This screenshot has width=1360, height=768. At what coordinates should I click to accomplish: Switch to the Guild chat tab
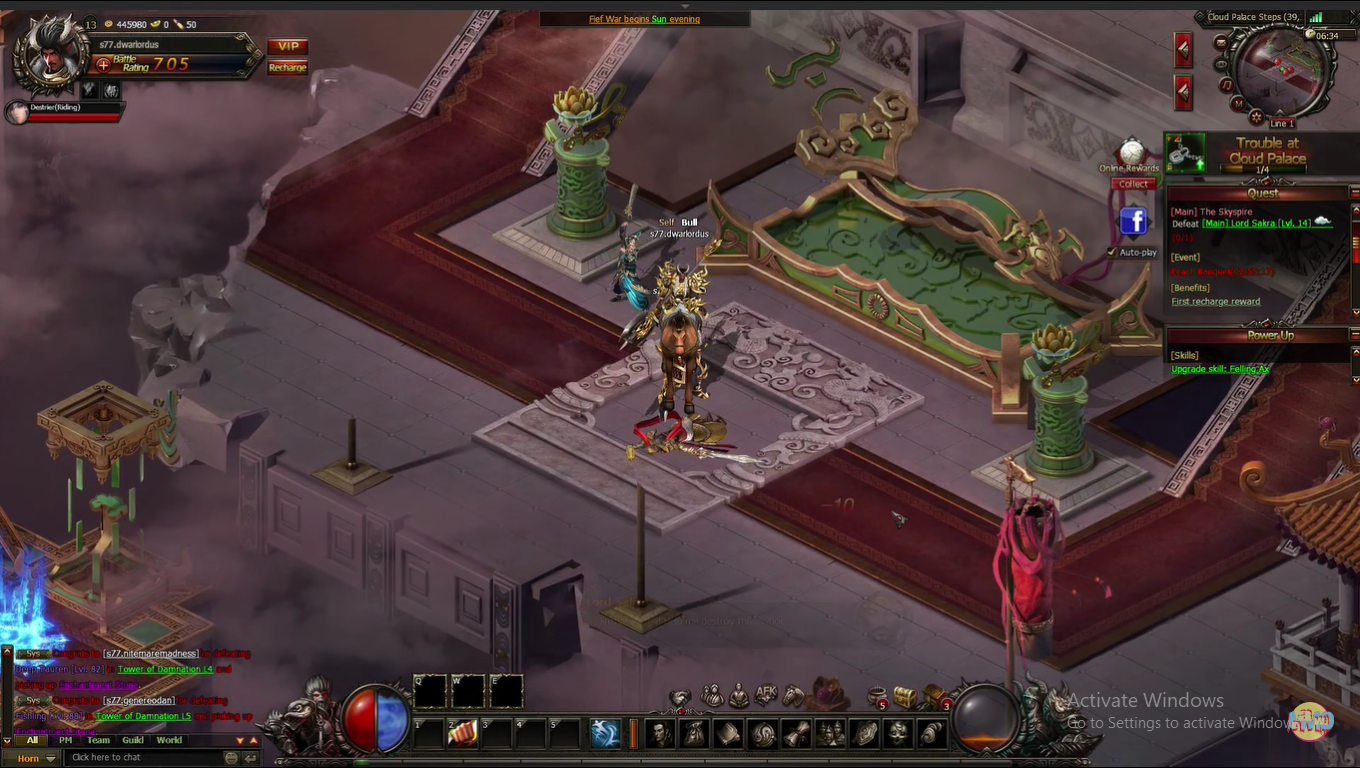tap(132, 740)
